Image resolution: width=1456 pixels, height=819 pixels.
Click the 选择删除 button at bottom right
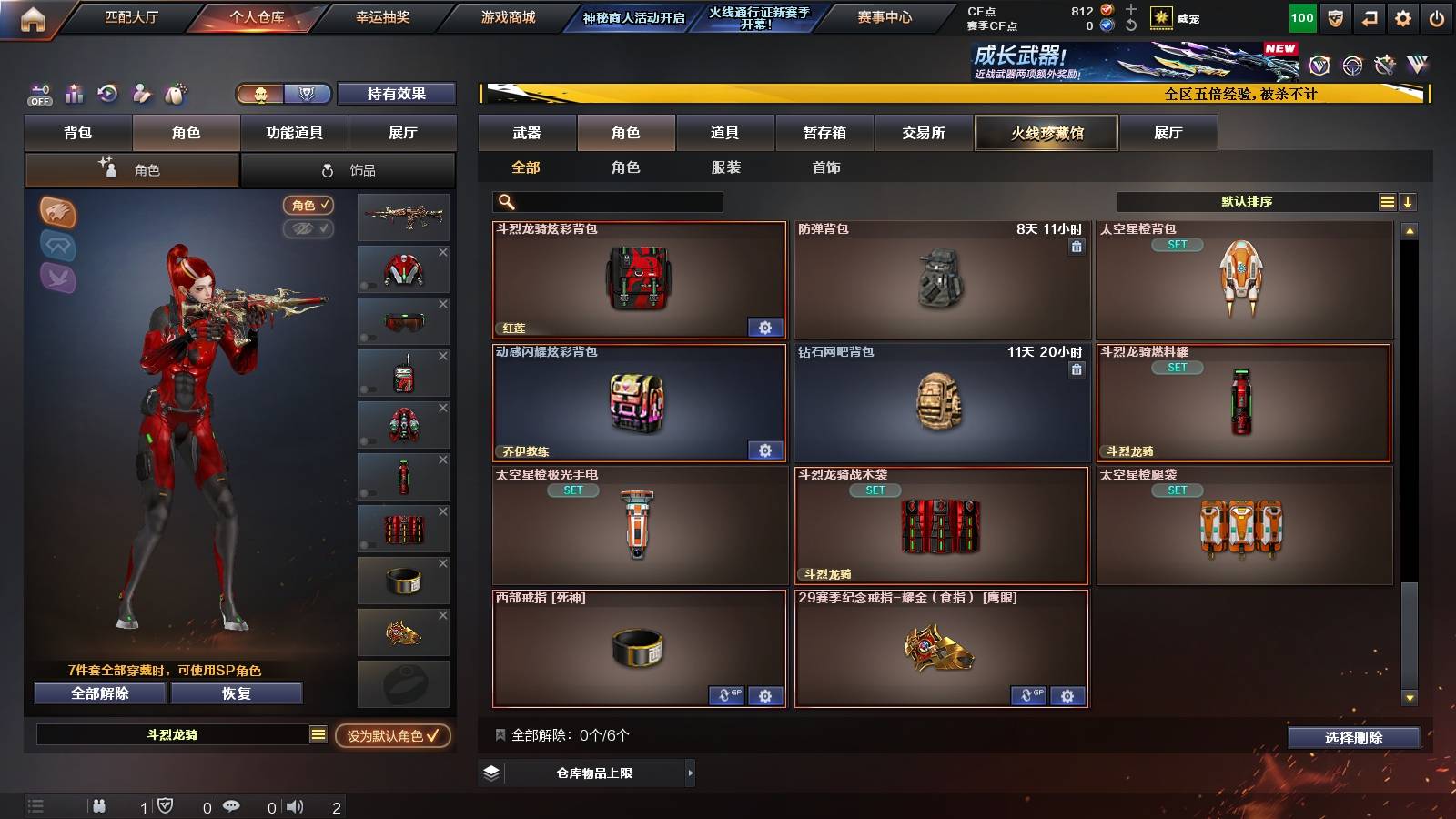click(1355, 738)
